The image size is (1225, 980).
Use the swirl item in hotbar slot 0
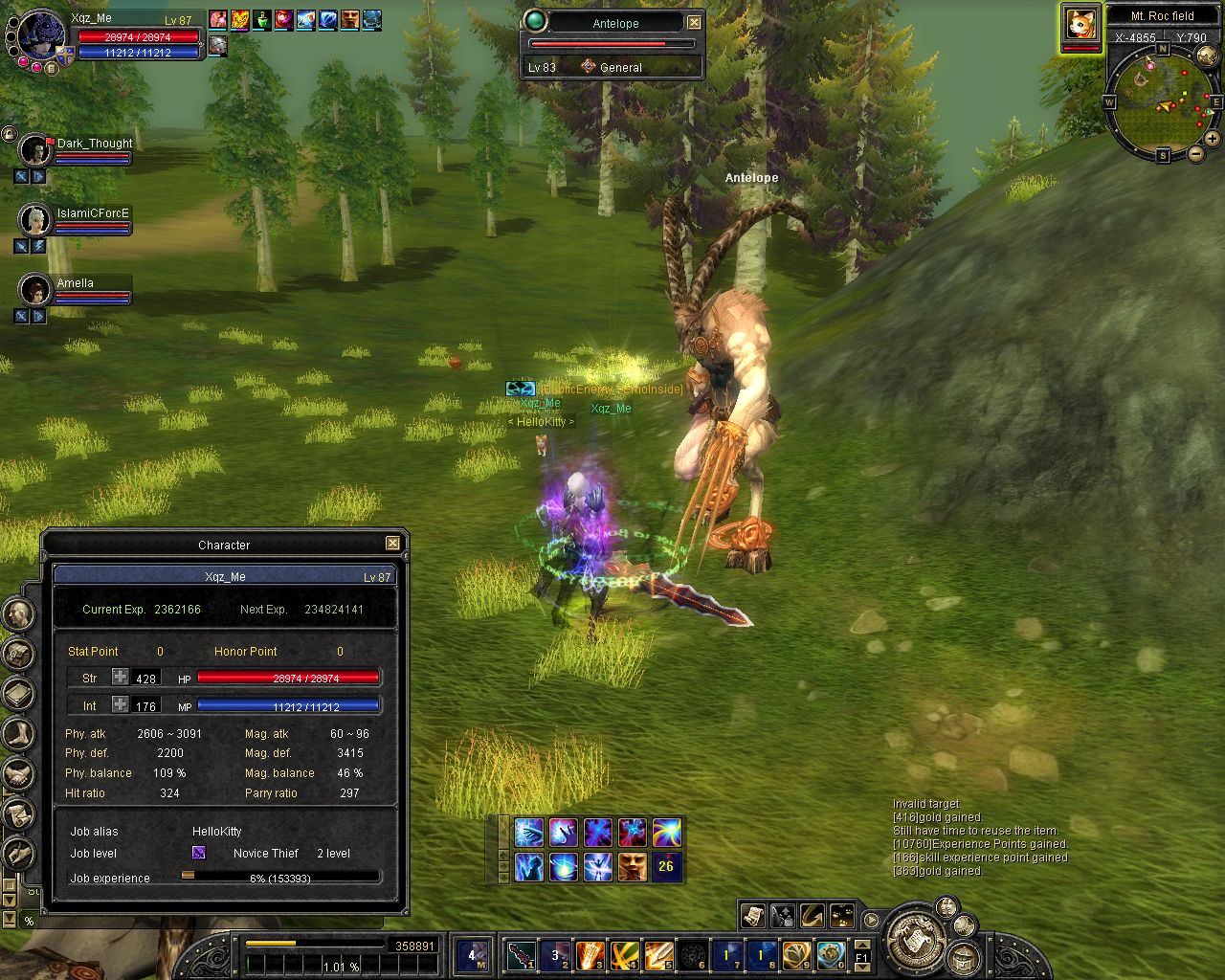831,954
